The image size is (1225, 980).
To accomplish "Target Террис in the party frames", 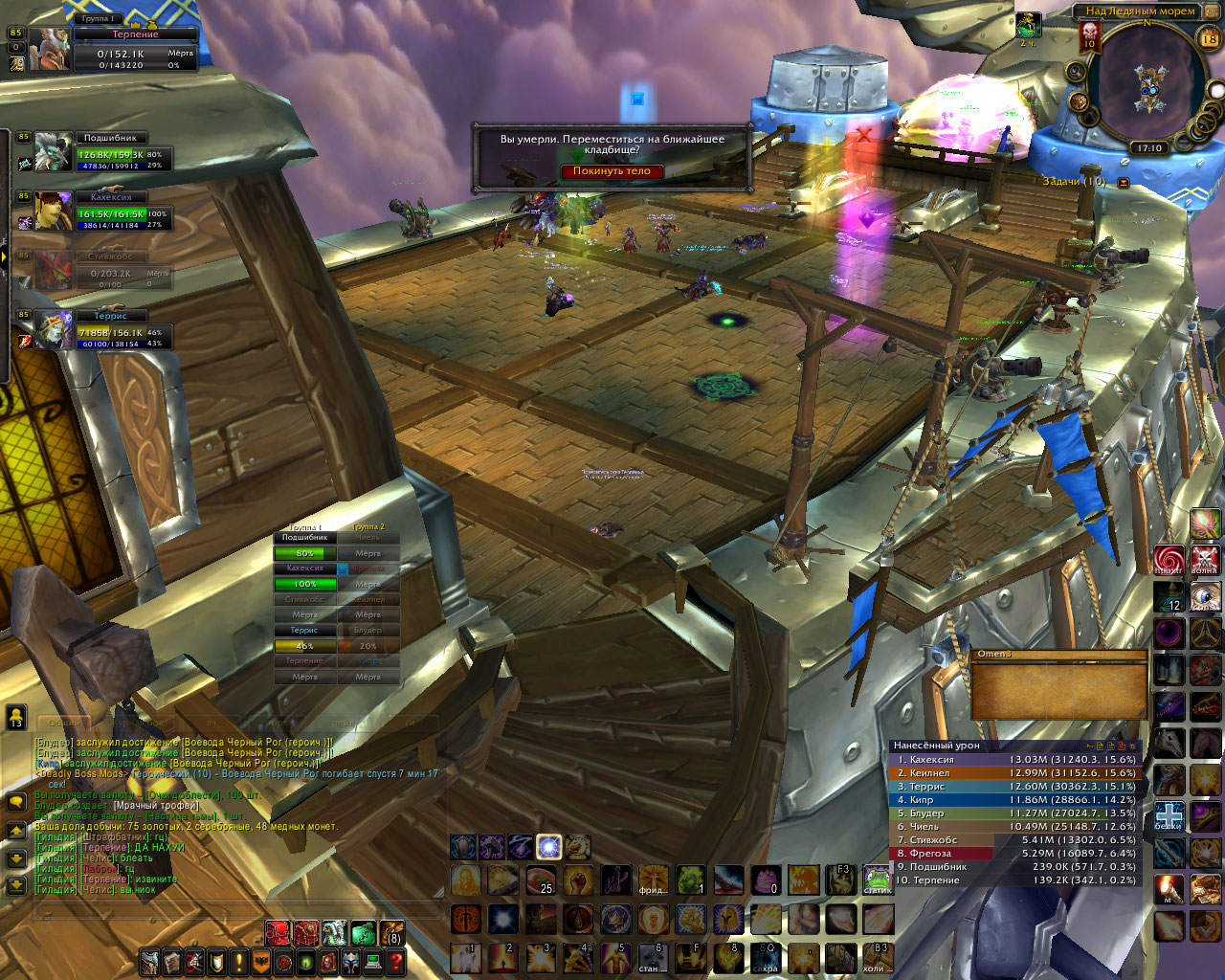I will [x=105, y=330].
